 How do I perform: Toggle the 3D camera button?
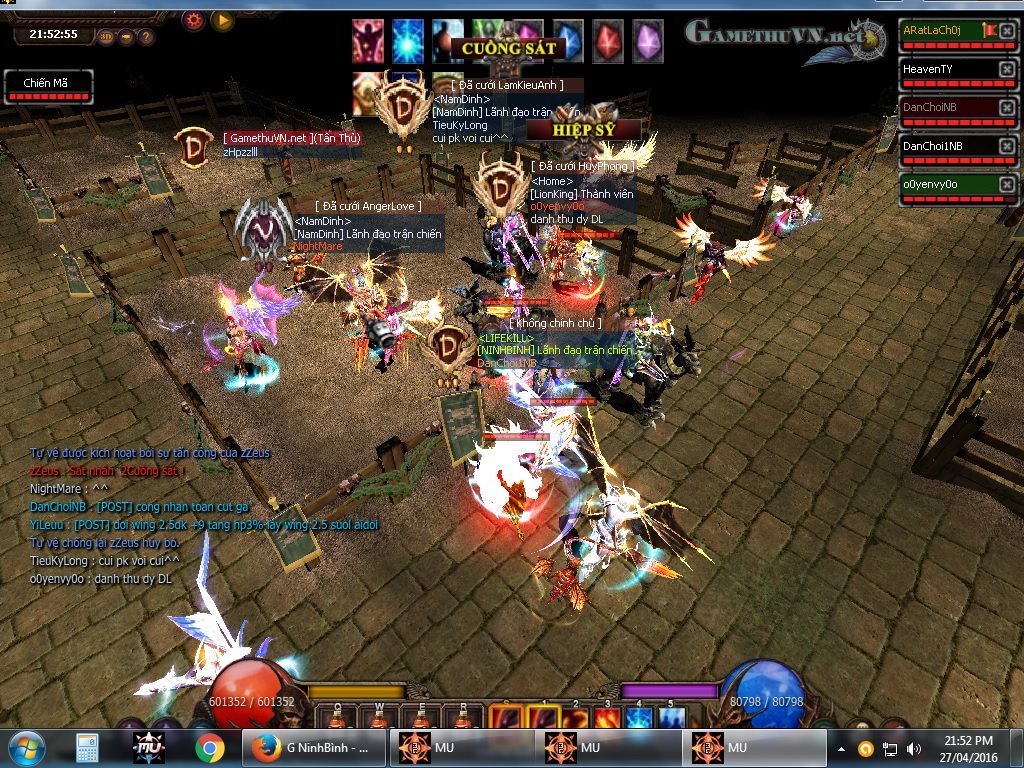tap(106, 38)
